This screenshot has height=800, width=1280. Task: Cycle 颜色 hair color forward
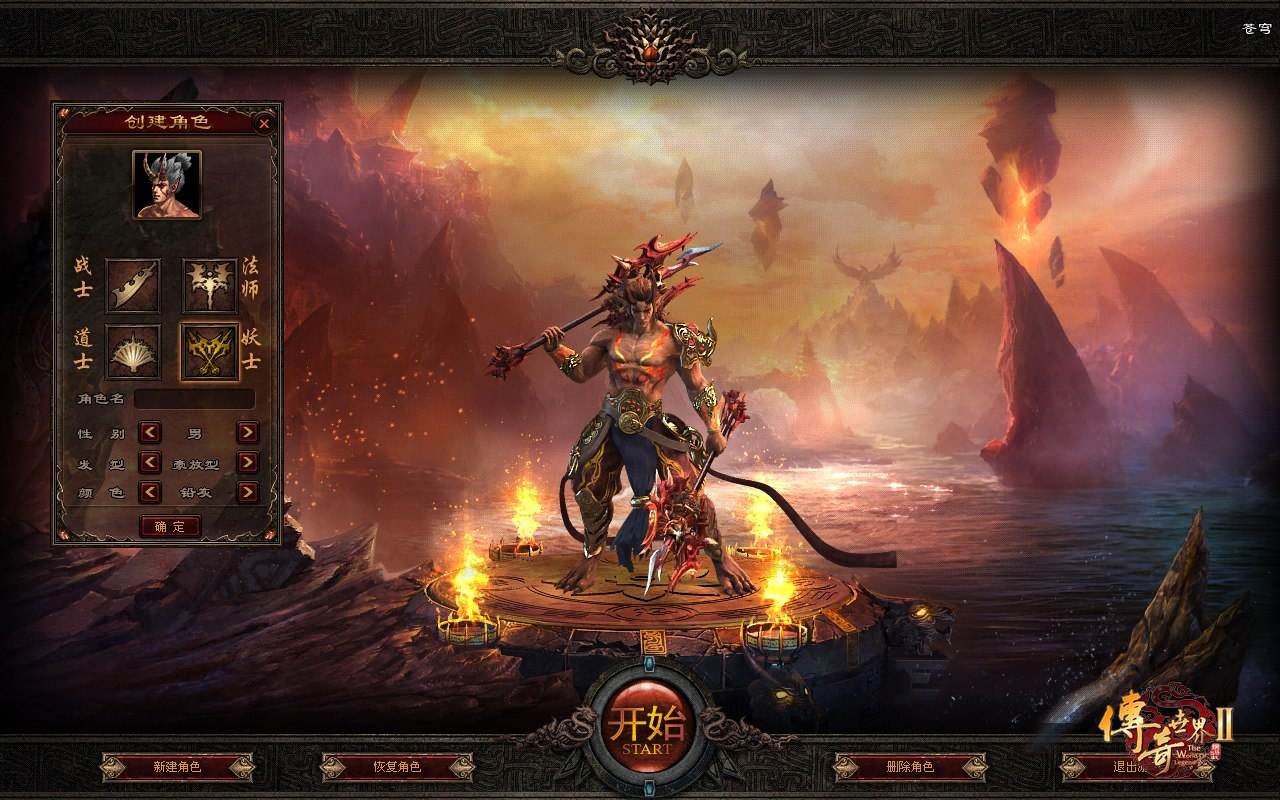tap(247, 492)
